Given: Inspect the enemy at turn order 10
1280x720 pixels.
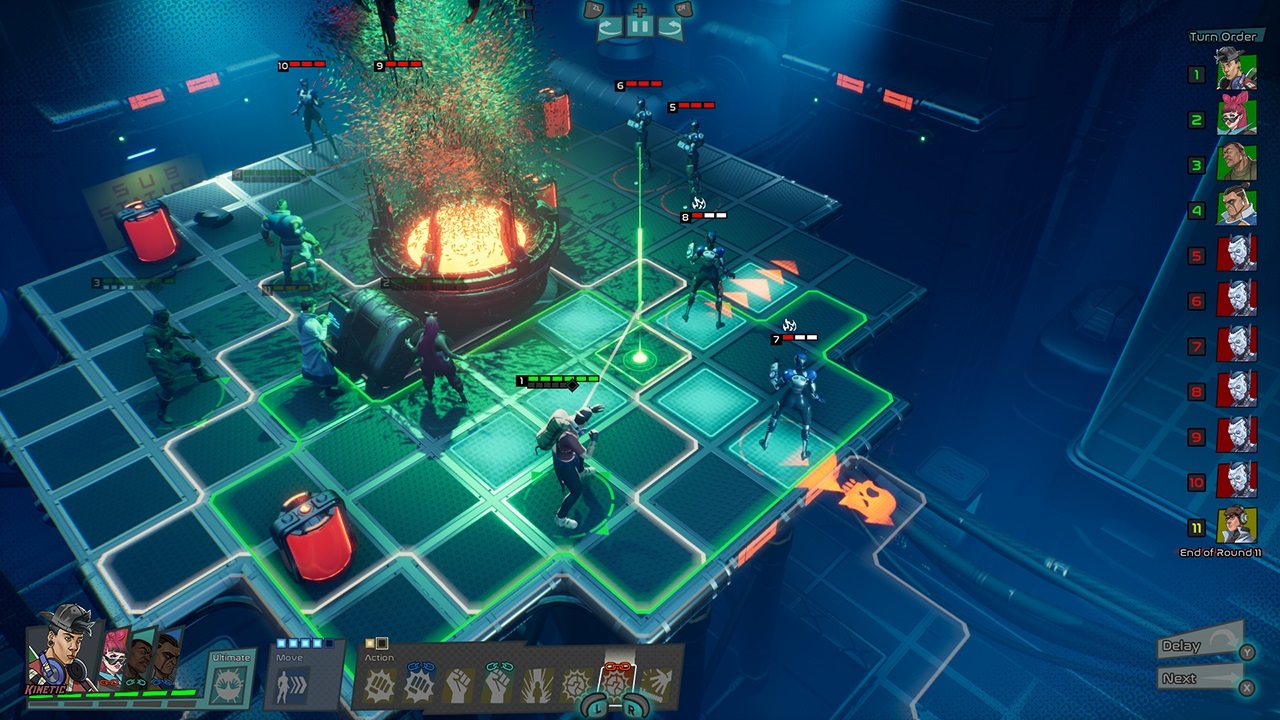Looking at the screenshot, I should point(1236,480).
